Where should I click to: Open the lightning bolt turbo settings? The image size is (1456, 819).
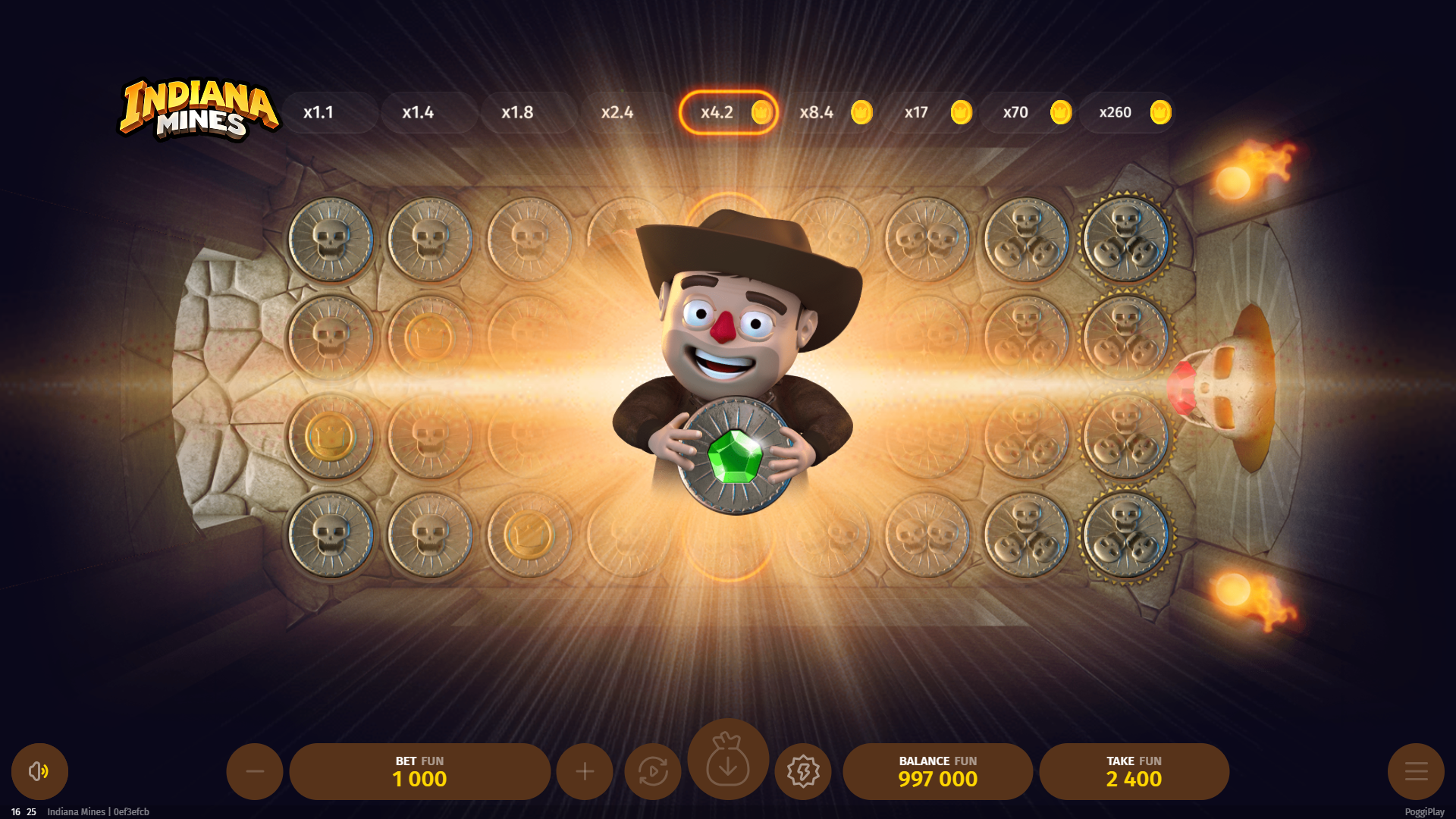point(803,771)
